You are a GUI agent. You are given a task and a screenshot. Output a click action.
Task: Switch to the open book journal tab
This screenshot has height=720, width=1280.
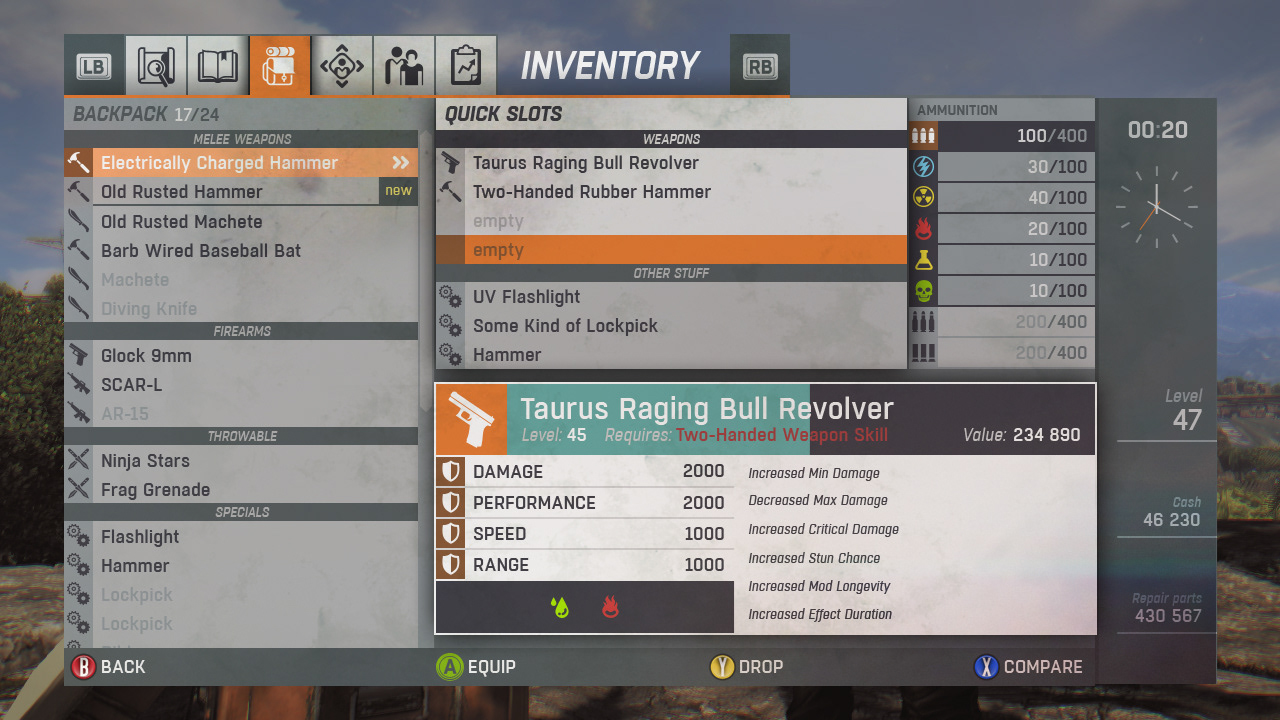click(218, 66)
